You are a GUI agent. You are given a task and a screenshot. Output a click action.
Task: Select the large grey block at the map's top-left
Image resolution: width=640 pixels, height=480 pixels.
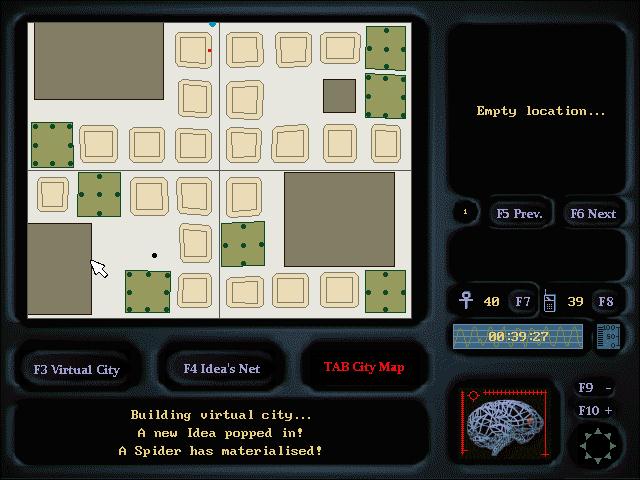99,60
